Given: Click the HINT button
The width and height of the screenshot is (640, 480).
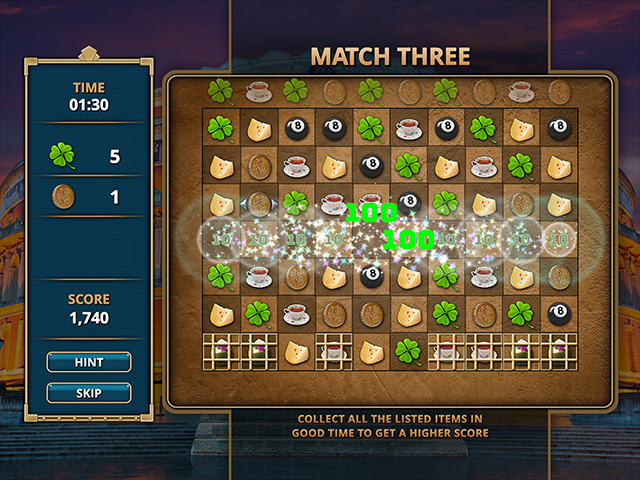Looking at the screenshot, I should click(89, 362).
